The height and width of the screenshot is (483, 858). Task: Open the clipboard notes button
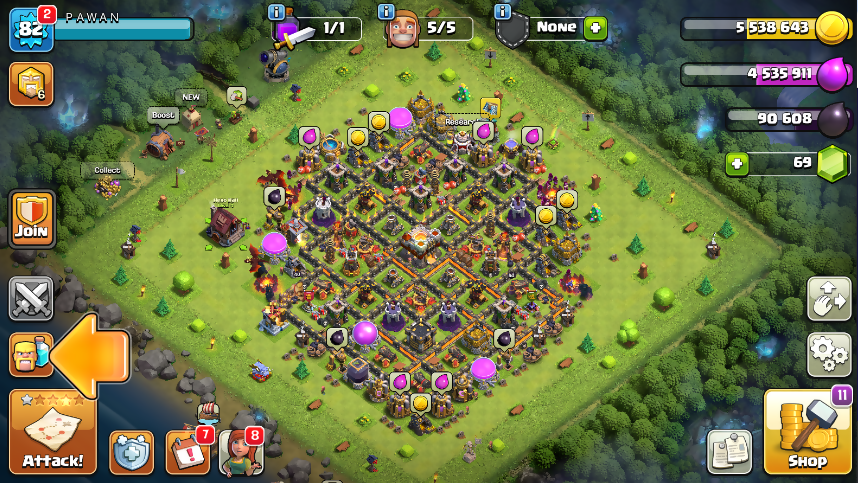tap(729, 452)
